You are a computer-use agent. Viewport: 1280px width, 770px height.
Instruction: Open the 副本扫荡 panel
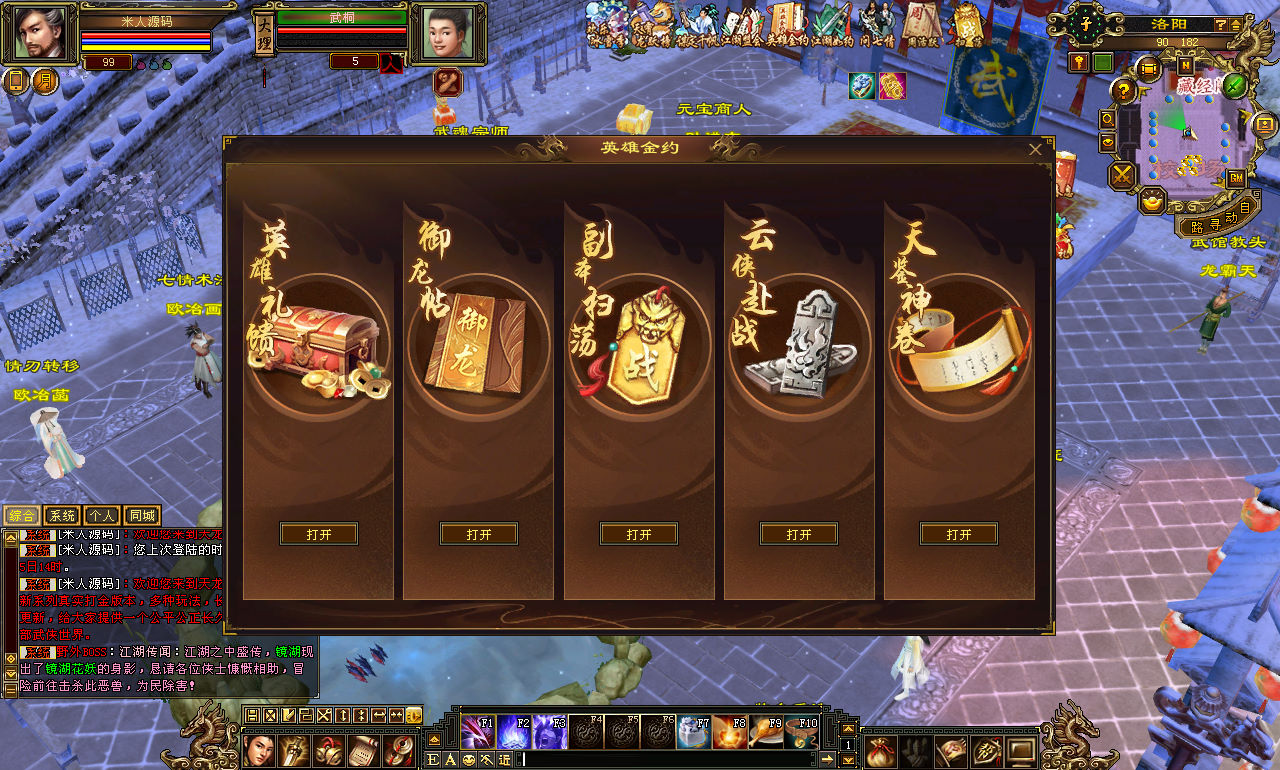point(639,534)
